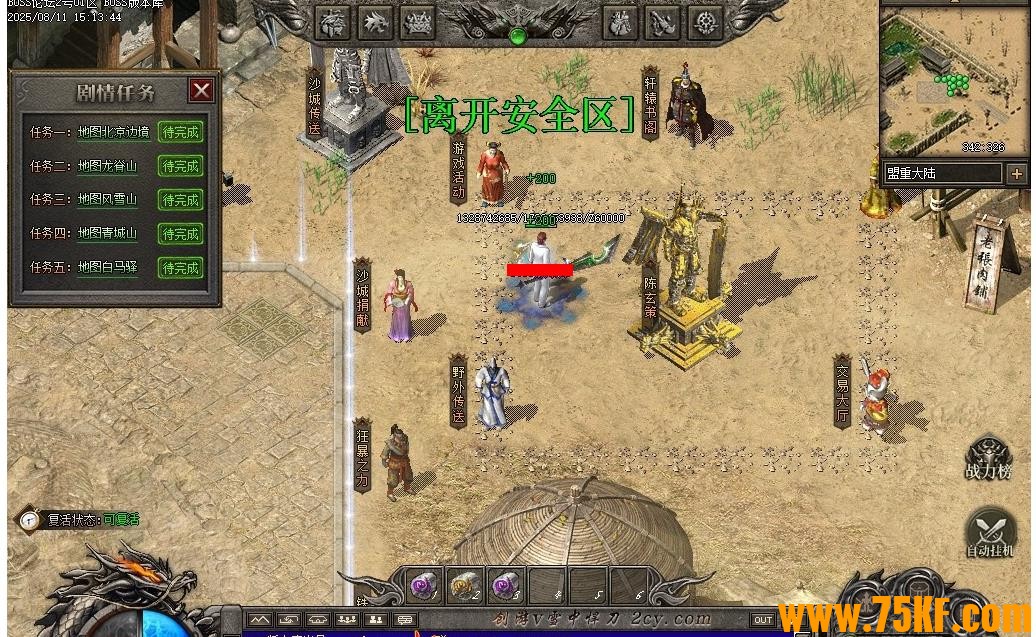Toggle 自动挂机 auto-battle
Image resolution: width=1036 pixels, height=637 pixels.
click(x=989, y=534)
